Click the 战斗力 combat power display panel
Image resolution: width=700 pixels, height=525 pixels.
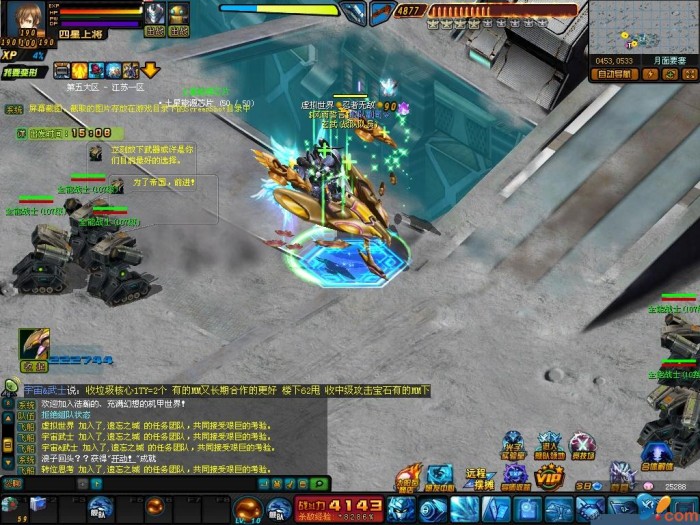pyautogui.click(x=340, y=507)
